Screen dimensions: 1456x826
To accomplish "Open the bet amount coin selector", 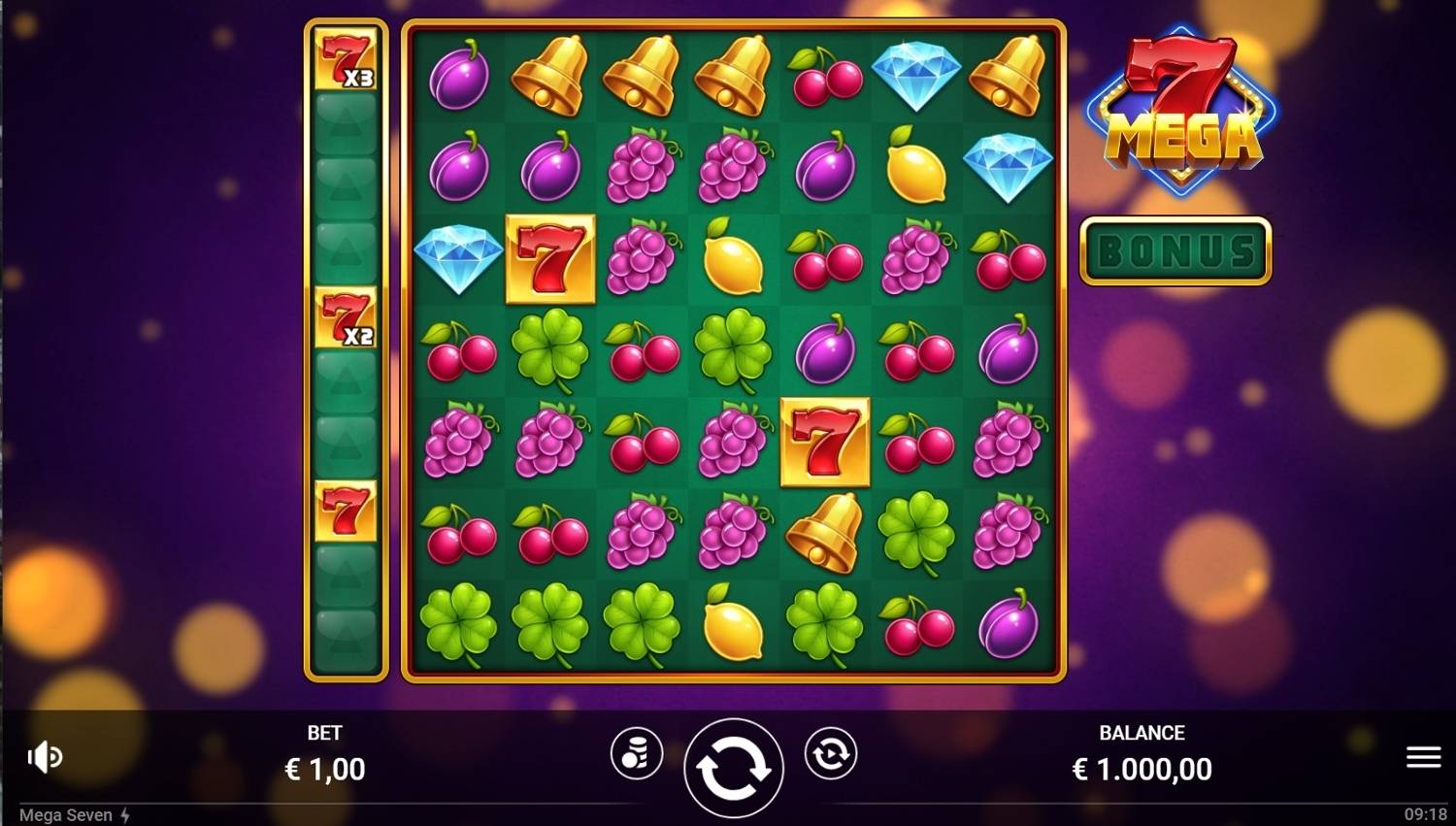I will [637, 754].
